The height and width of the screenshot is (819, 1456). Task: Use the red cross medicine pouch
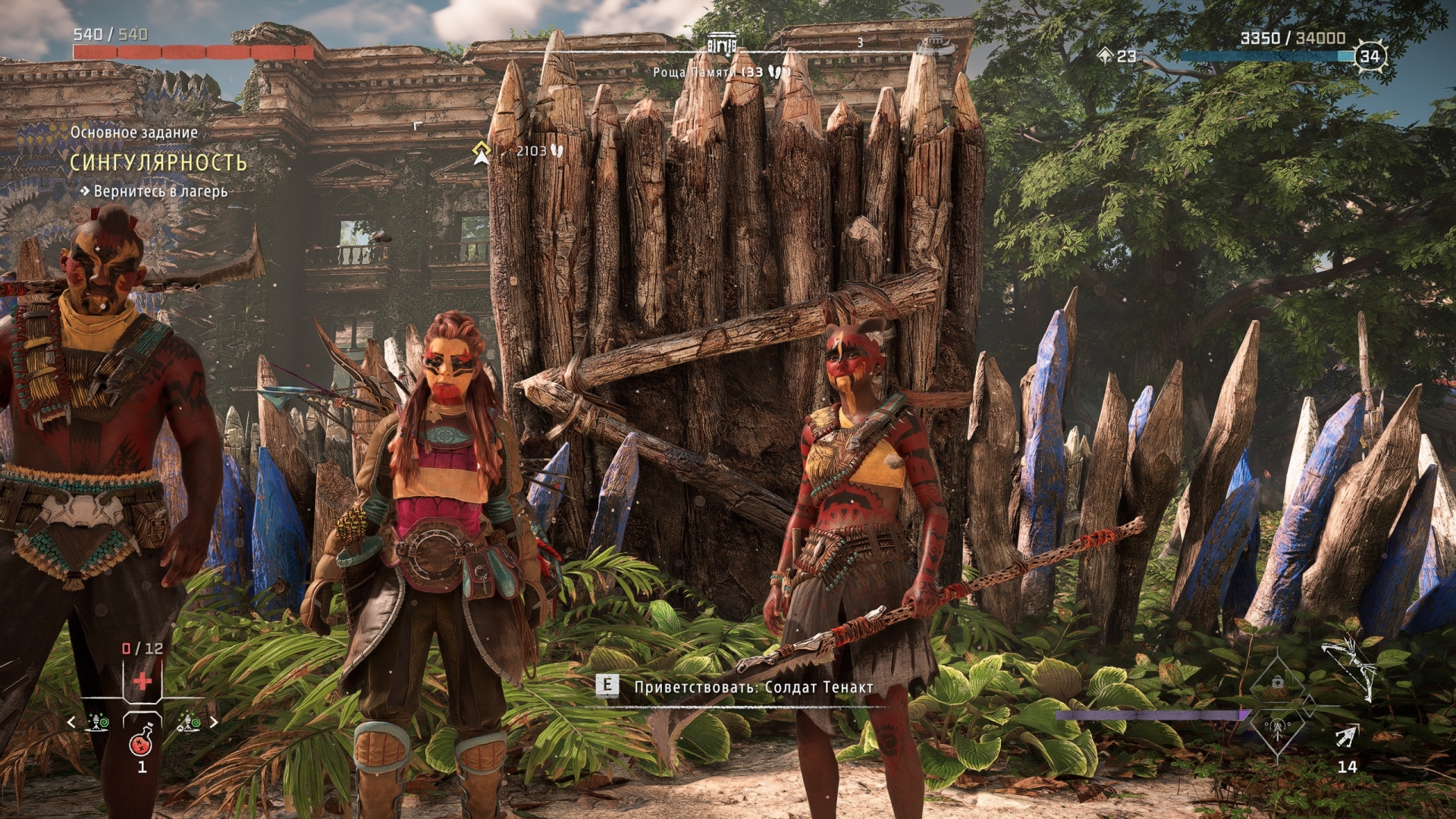(x=143, y=680)
